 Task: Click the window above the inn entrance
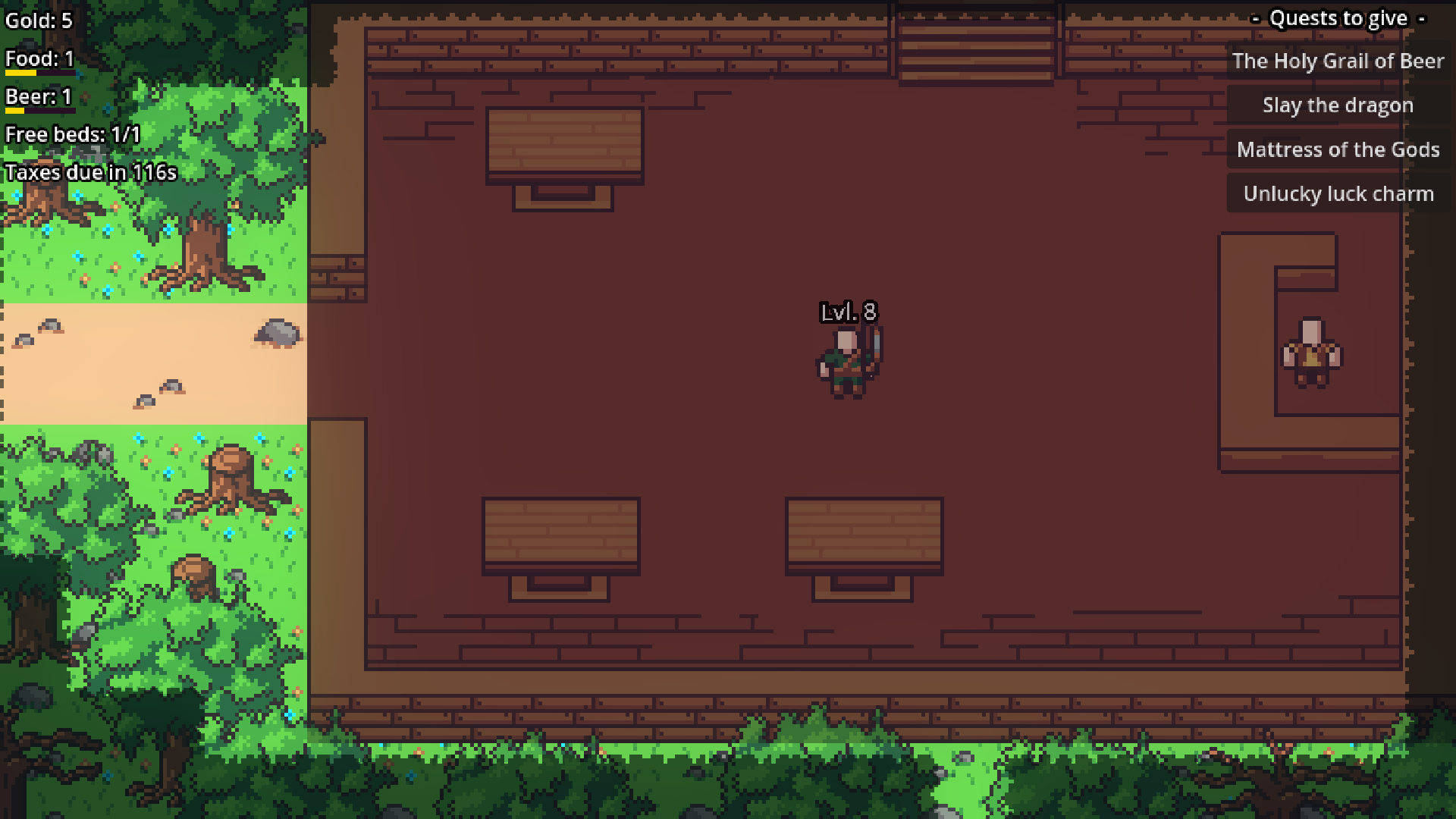pos(976,45)
